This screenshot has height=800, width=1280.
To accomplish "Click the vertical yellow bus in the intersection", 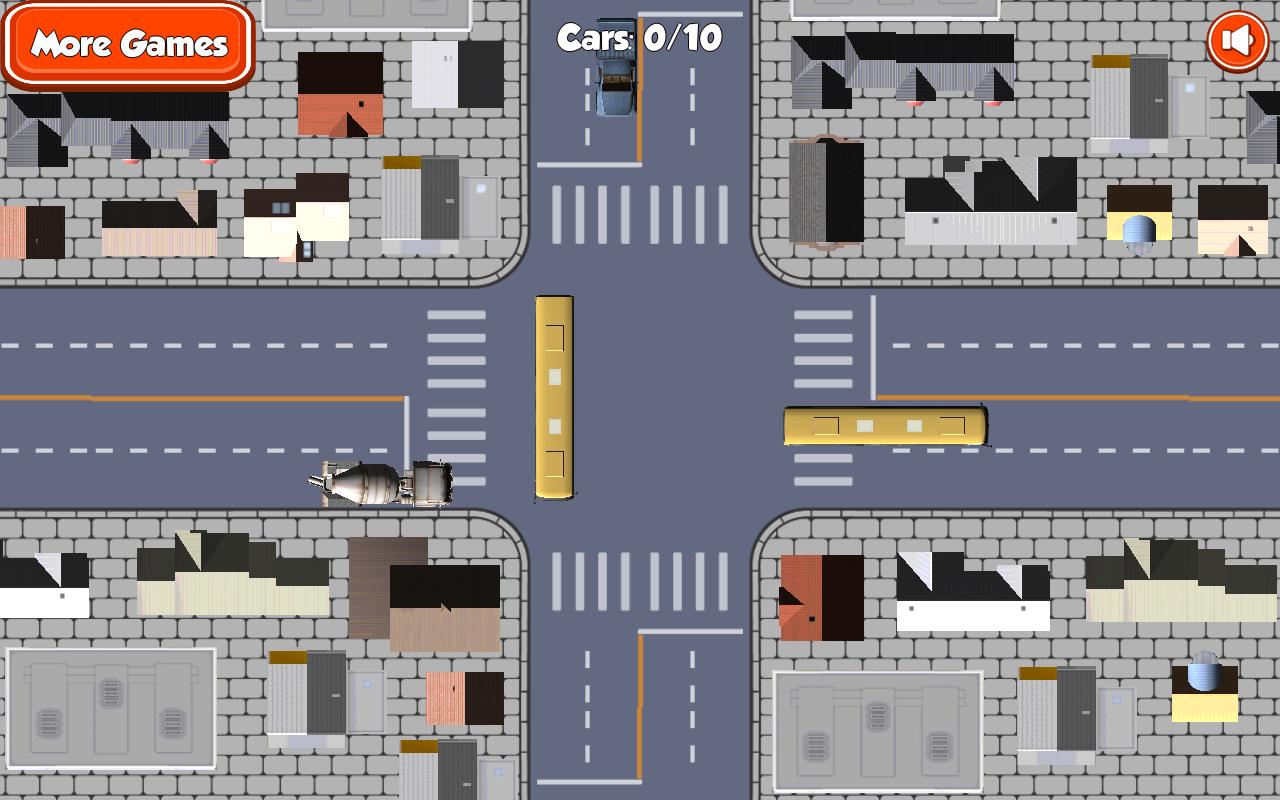I will click(x=555, y=400).
